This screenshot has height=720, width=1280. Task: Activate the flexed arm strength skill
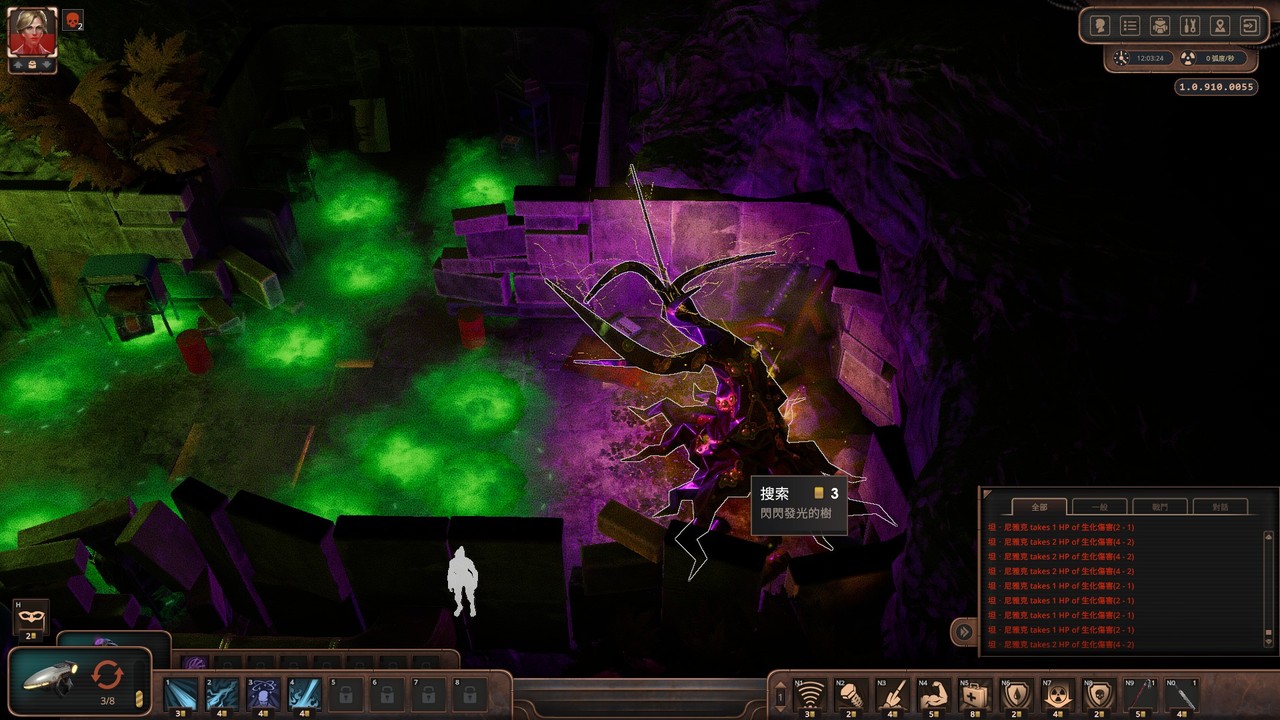933,694
